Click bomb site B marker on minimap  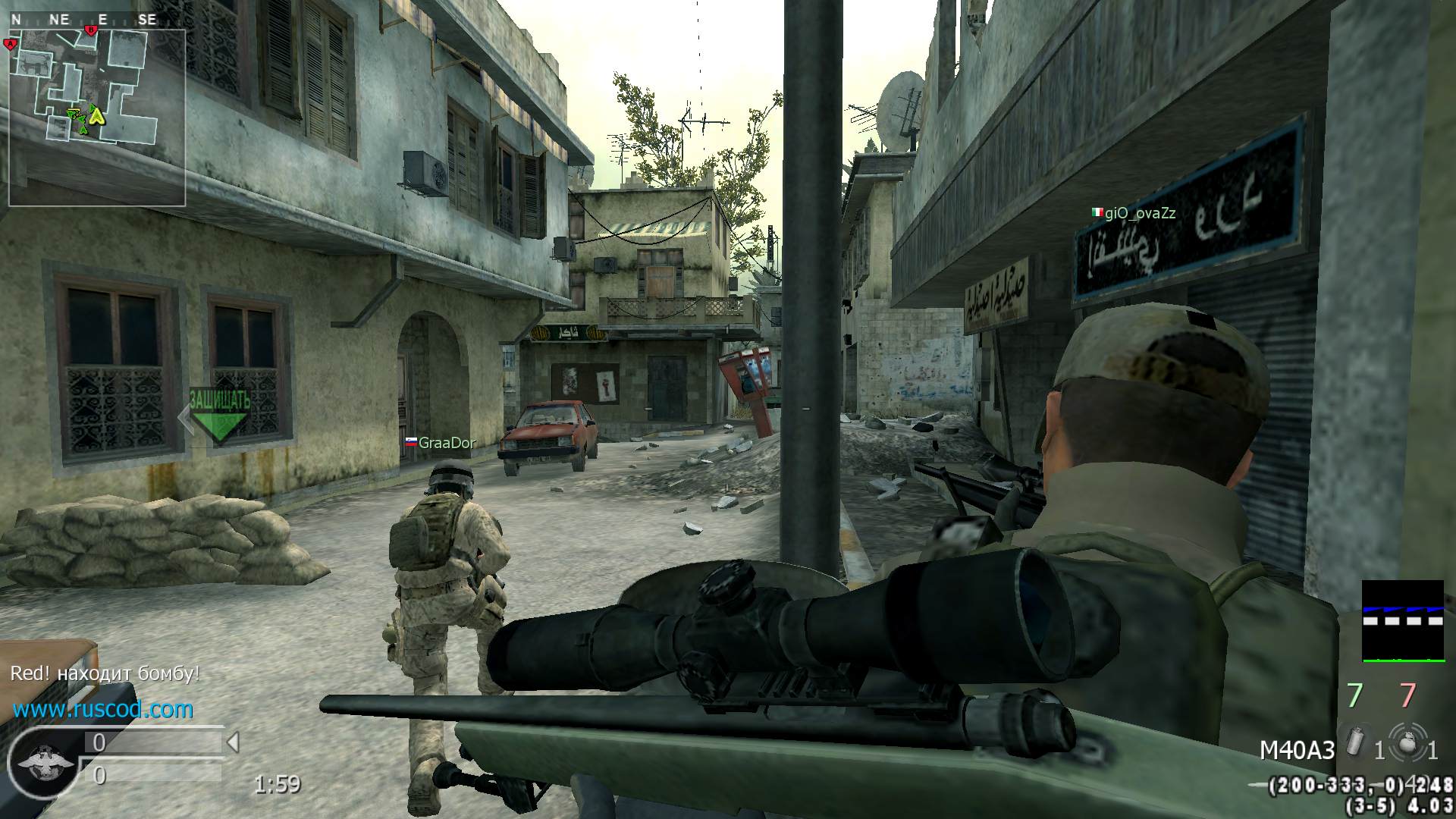(x=91, y=30)
